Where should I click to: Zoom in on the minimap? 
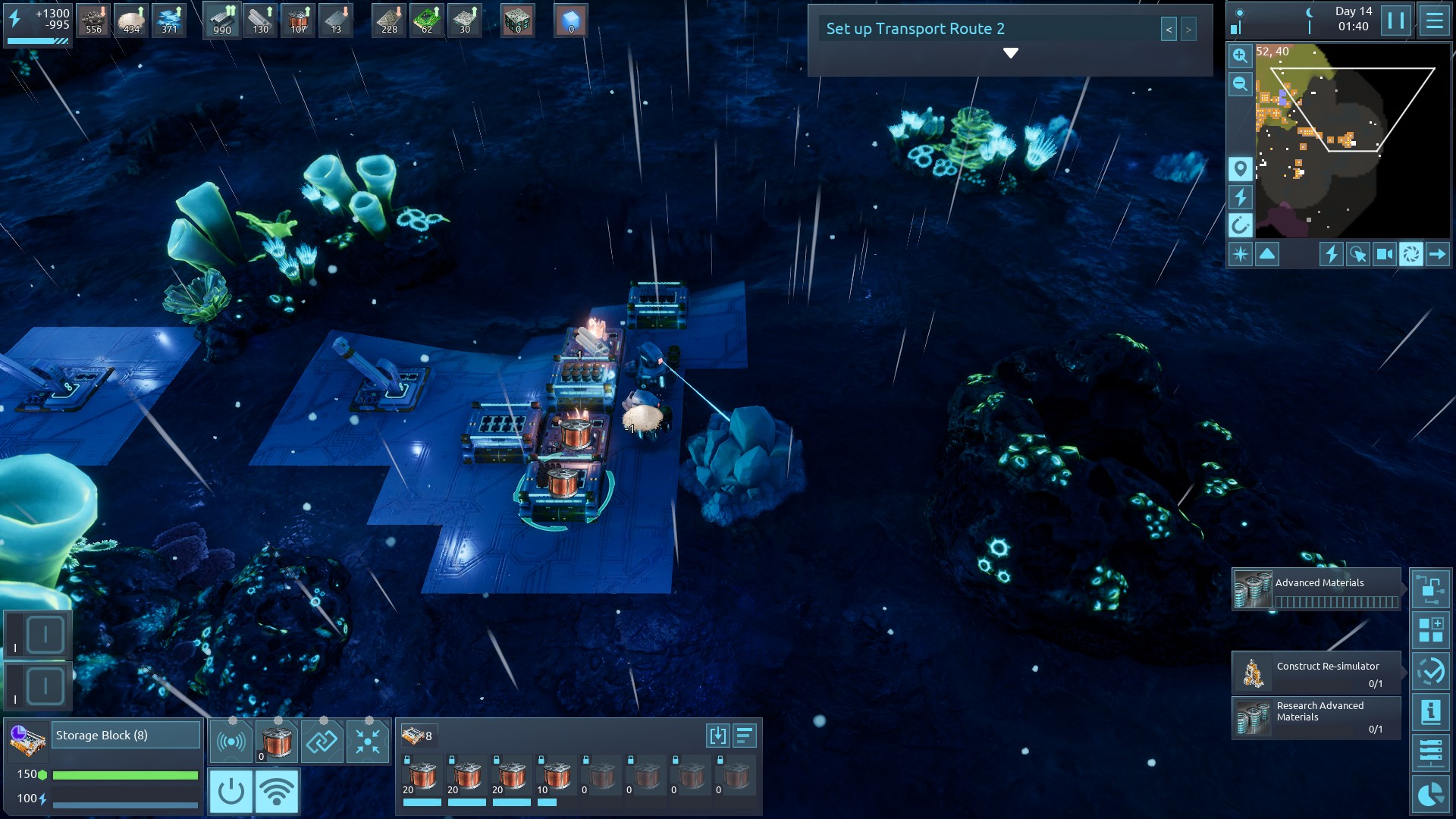1240,55
